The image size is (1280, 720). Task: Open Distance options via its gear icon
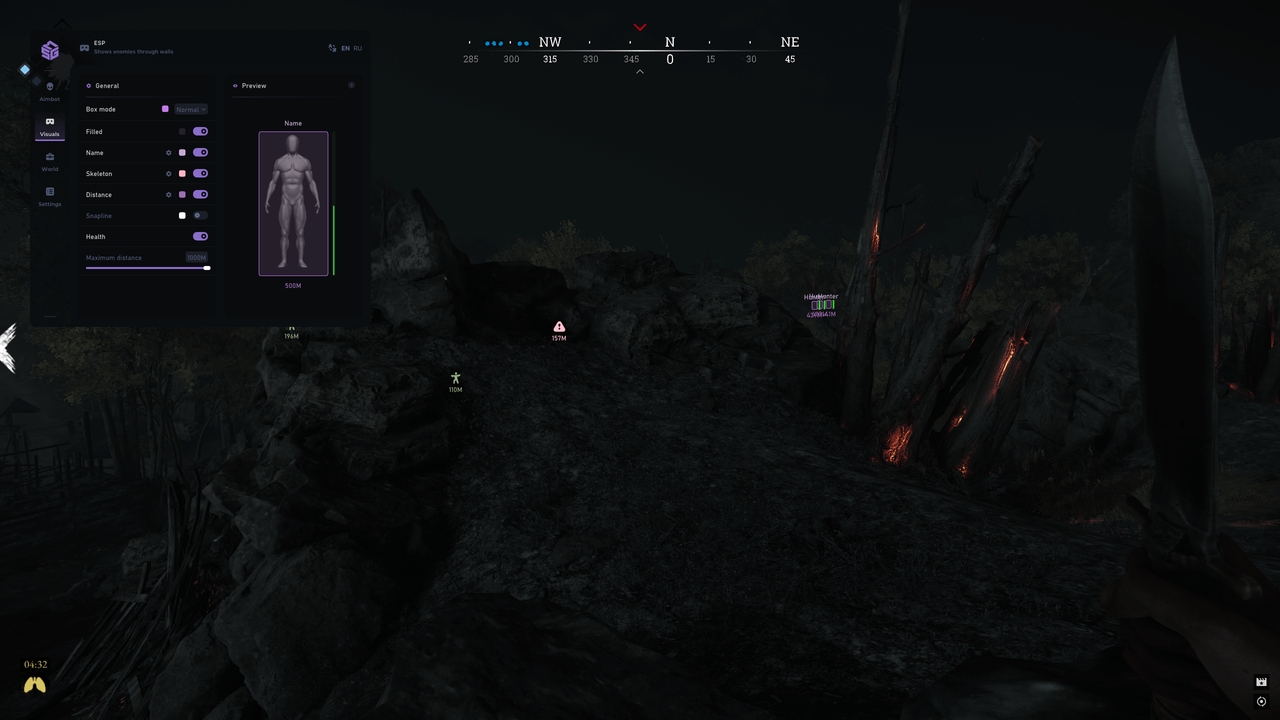click(x=168, y=192)
